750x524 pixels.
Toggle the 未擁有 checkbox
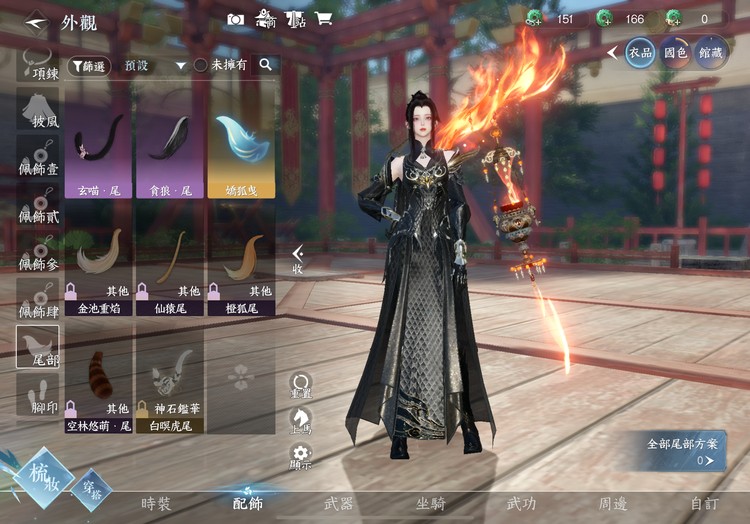coord(201,65)
